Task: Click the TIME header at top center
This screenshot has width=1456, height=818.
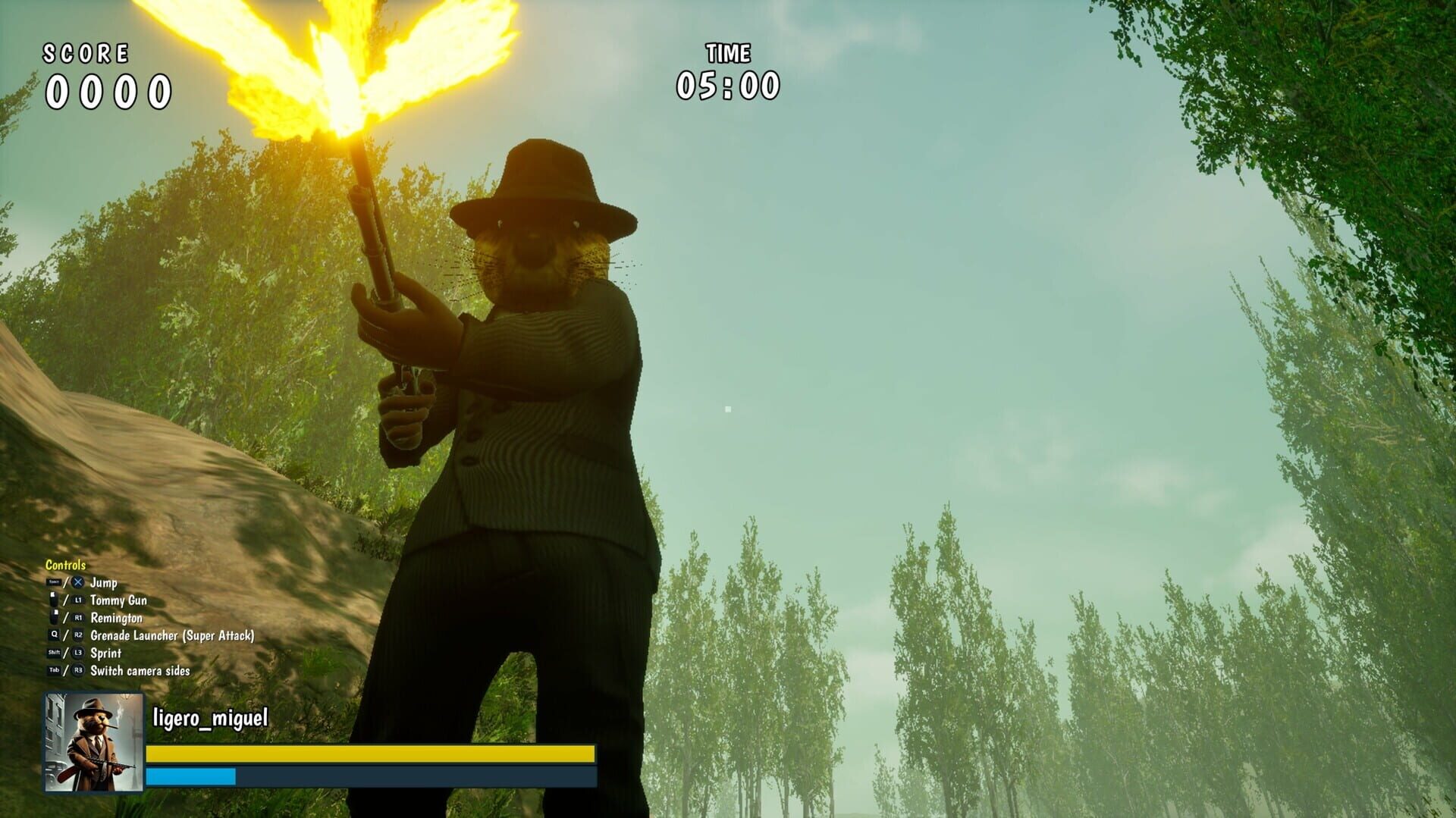Action: click(x=729, y=53)
